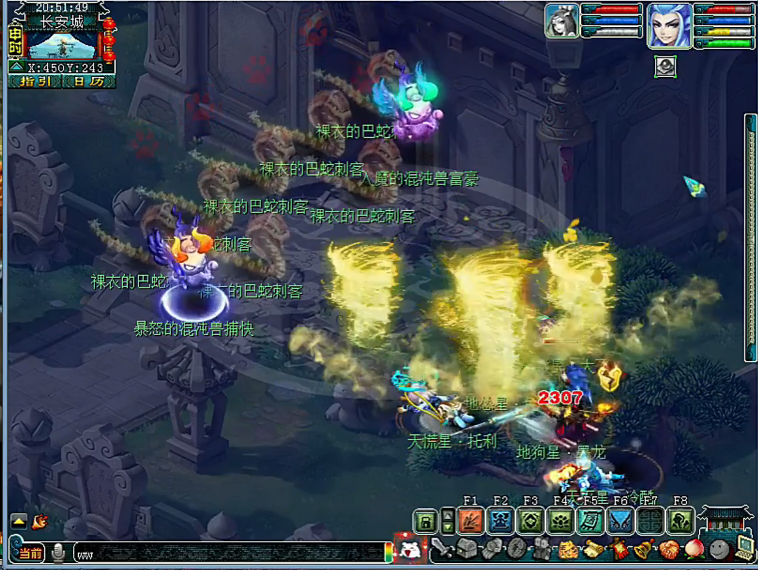Trigger the F3 green diamond skill
758x570 pixels.
coord(531,521)
